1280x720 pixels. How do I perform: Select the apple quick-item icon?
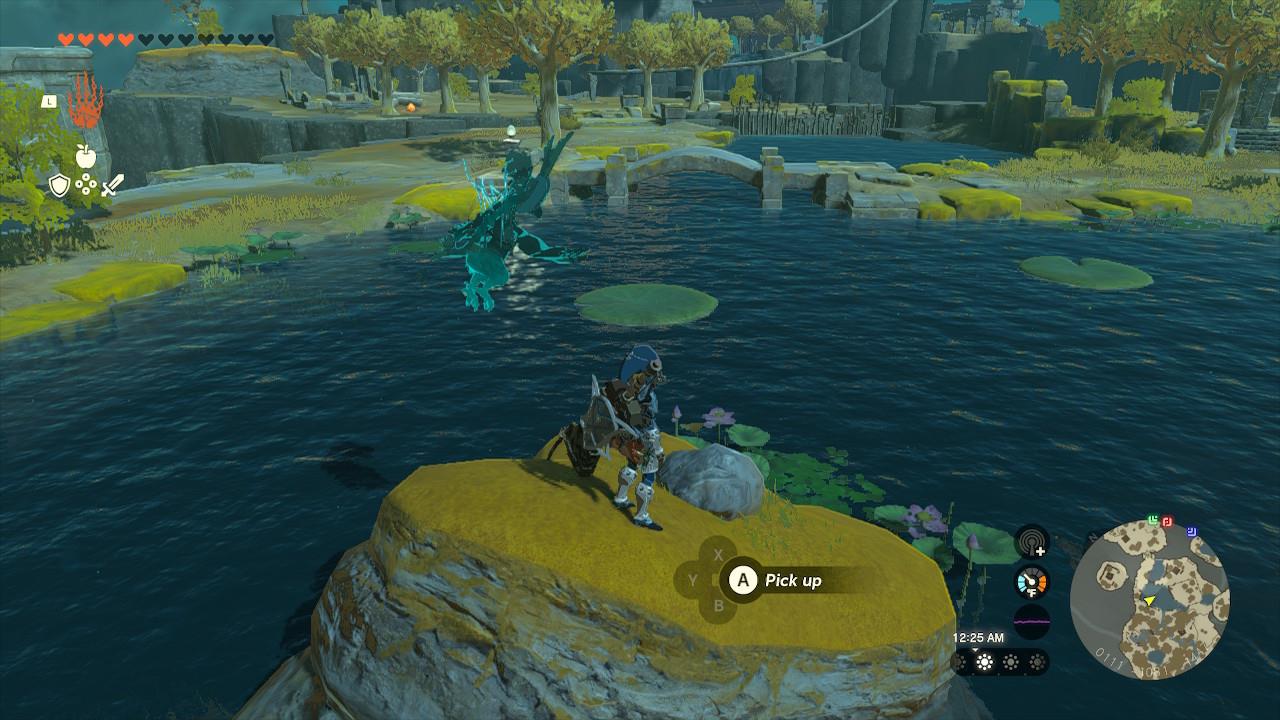coord(85,155)
